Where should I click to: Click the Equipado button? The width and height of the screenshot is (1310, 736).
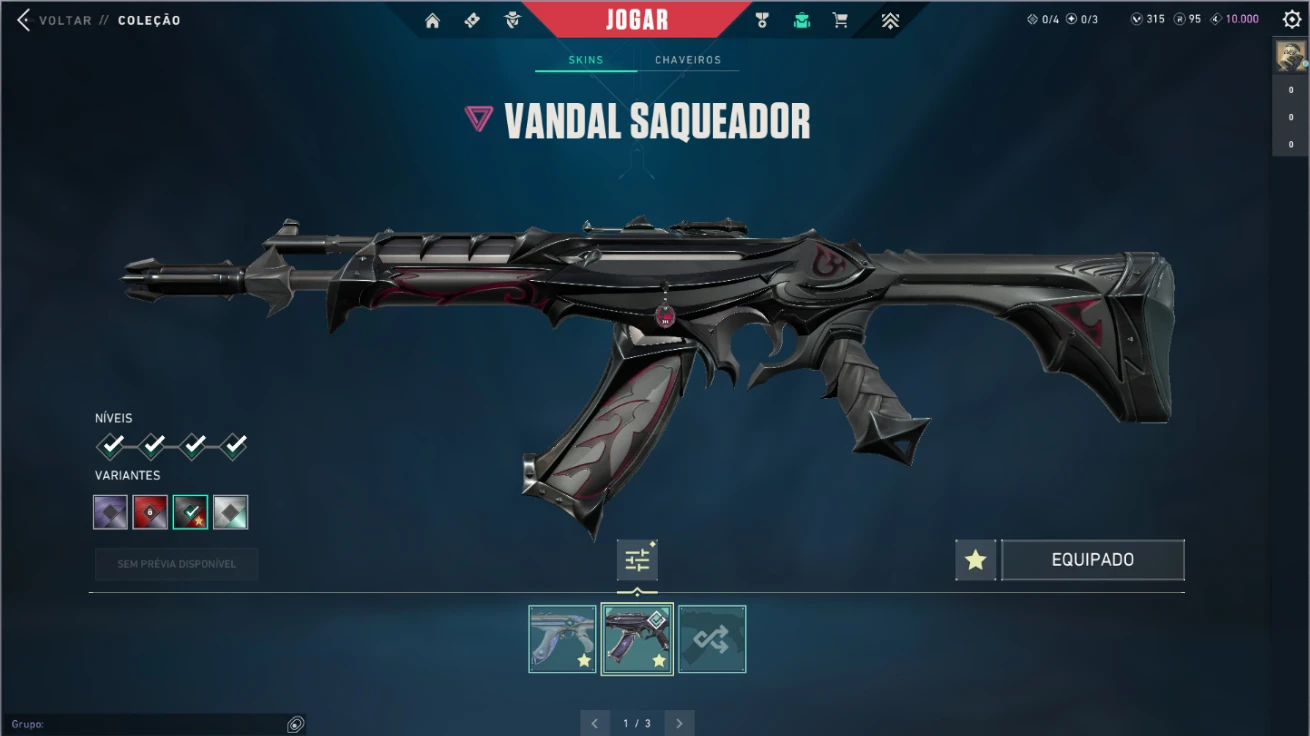1092,560
